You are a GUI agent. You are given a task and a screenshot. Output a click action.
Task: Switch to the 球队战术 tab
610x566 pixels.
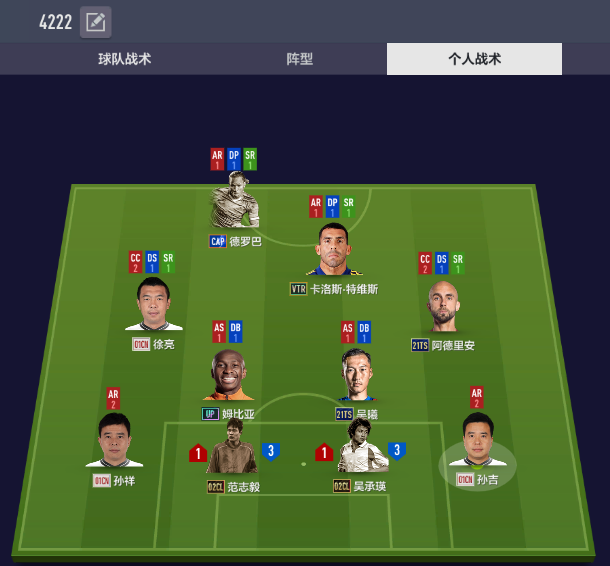[124, 59]
